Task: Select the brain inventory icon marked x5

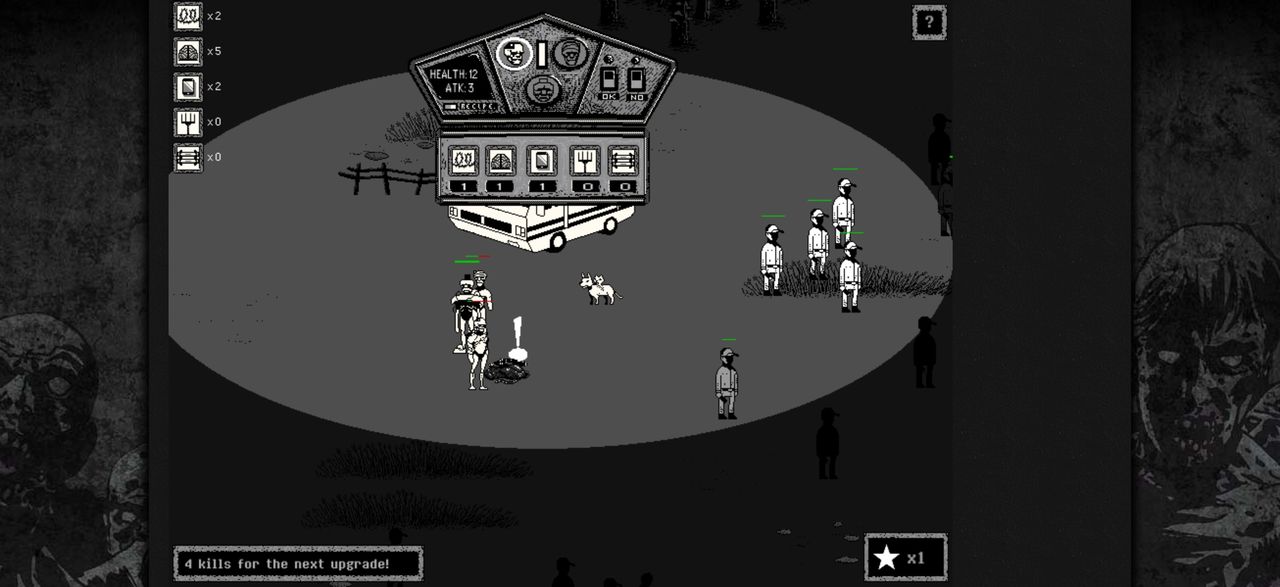Action: [x=188, y=52]
